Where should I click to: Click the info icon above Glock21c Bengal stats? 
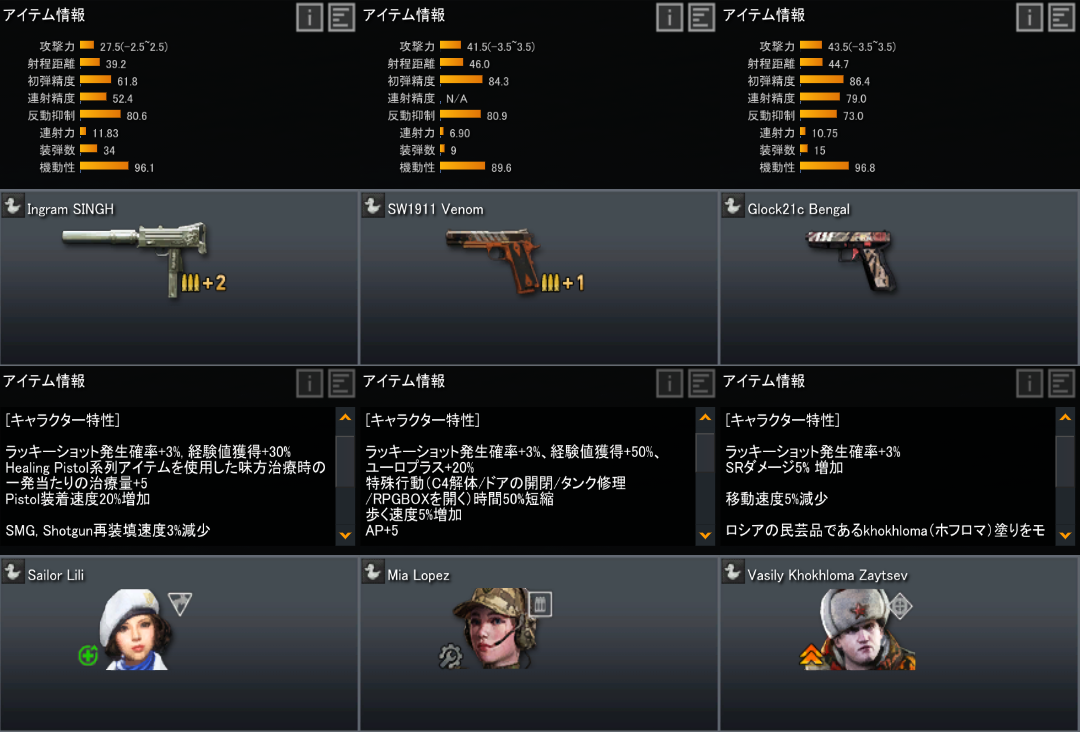1030,17
